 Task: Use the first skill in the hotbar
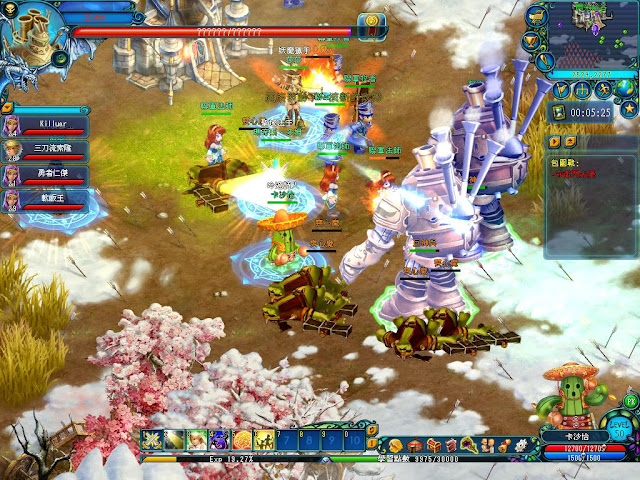coord(153,440)
